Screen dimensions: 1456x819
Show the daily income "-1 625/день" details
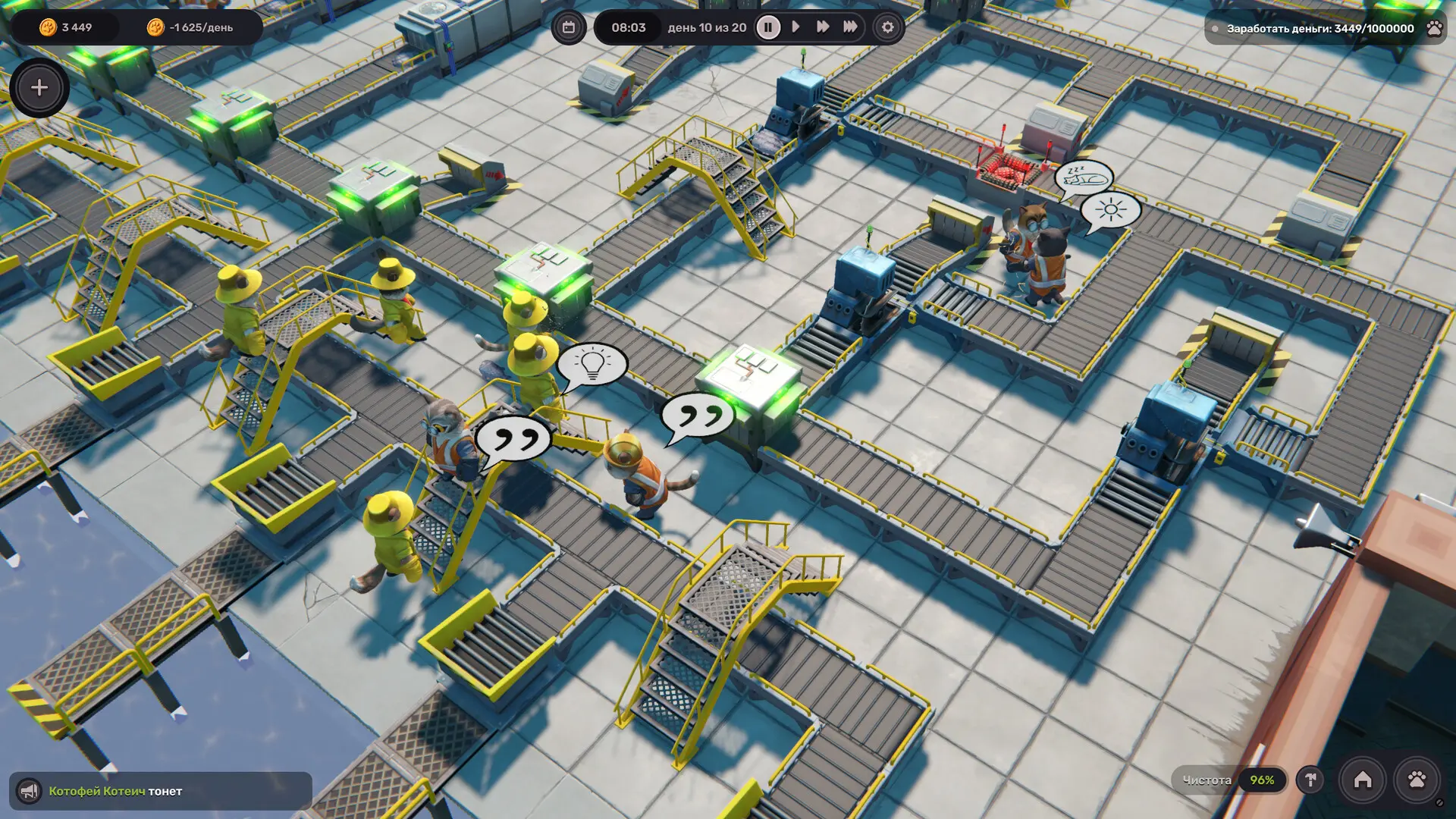191,28
